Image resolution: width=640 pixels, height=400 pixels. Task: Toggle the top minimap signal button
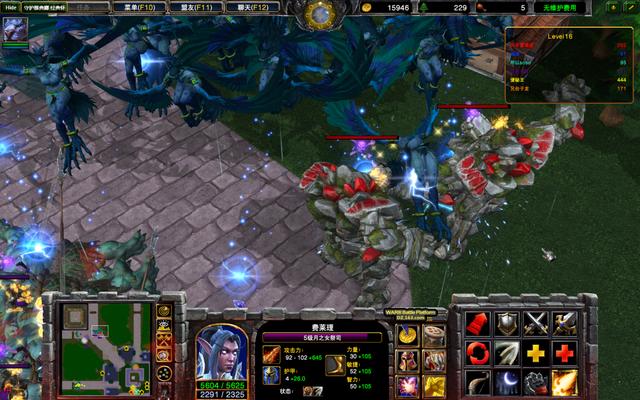tap(164, 311)
